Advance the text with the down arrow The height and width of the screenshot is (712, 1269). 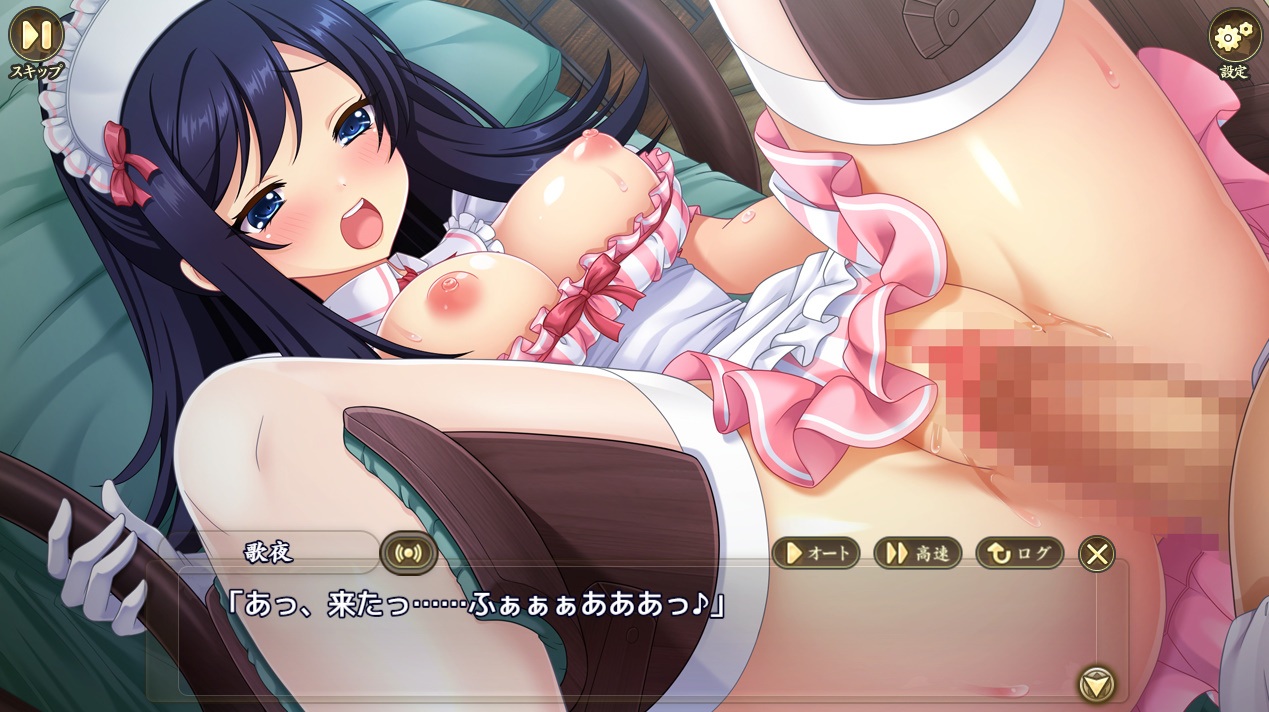coord(1097,684)
